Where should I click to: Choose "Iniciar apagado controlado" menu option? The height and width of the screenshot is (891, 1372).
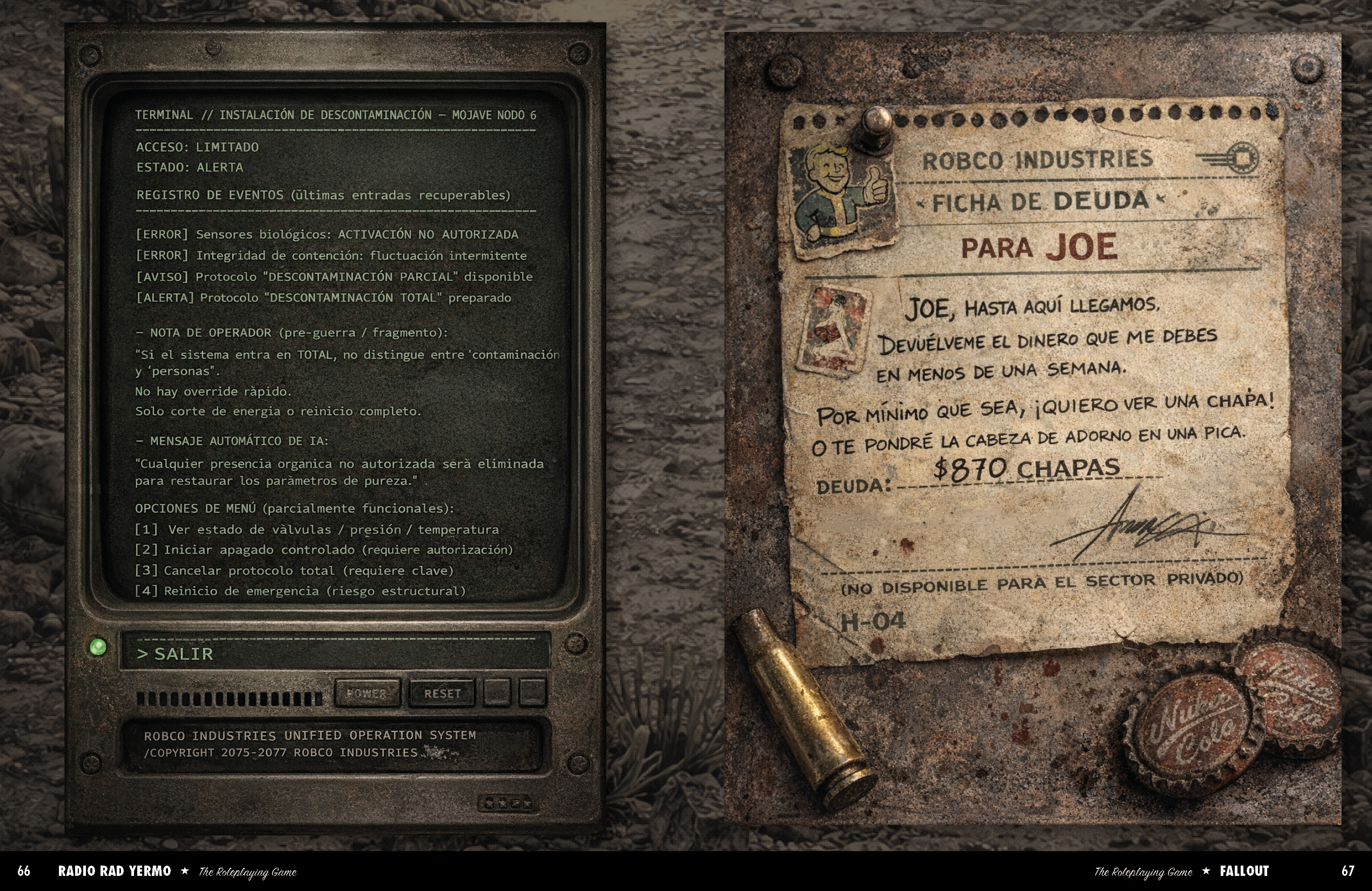coord(323,550)
